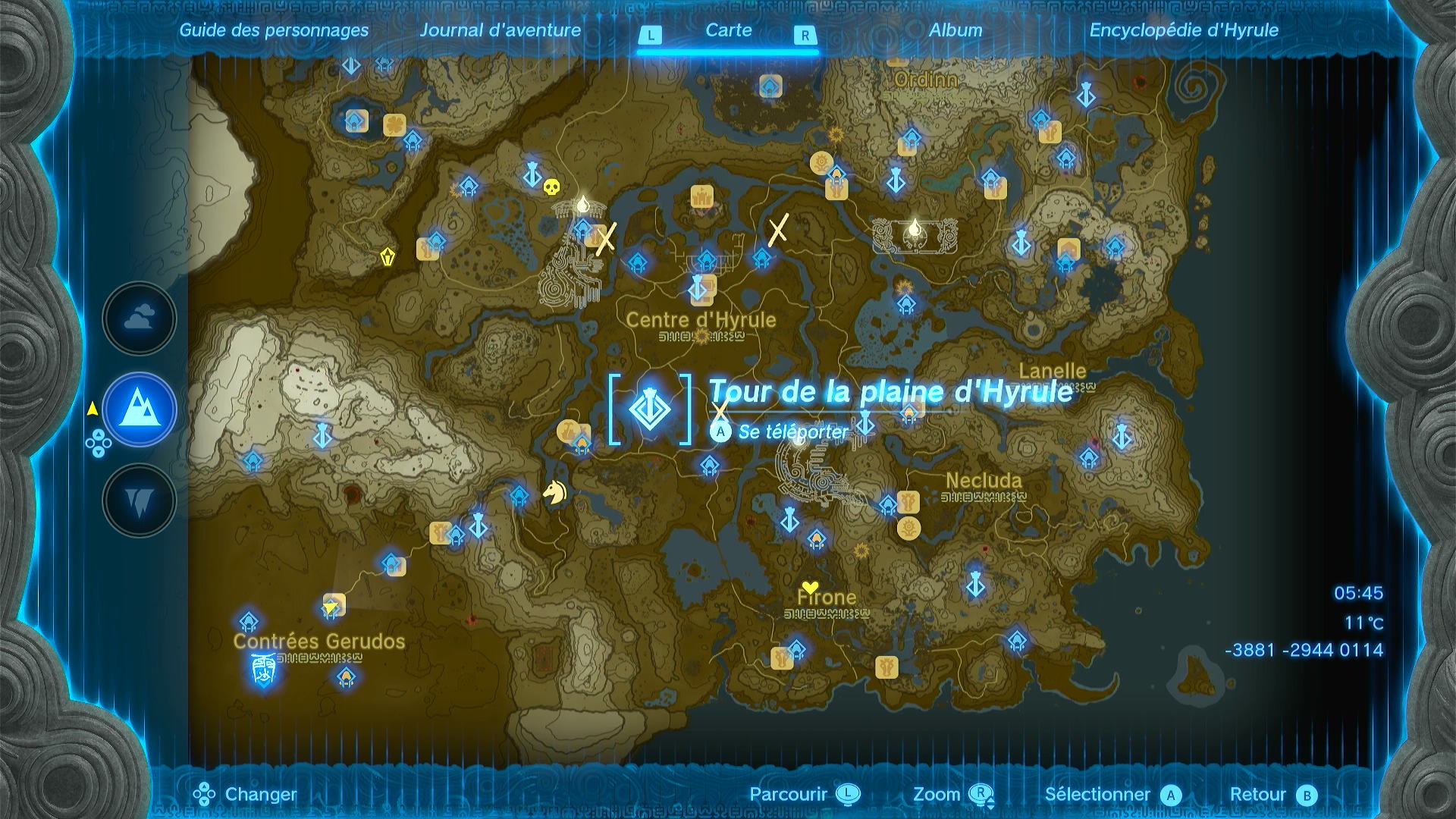Switch to the Album tab
The width and height of the screenshot is (1456, 819).
tap(955, 30)
